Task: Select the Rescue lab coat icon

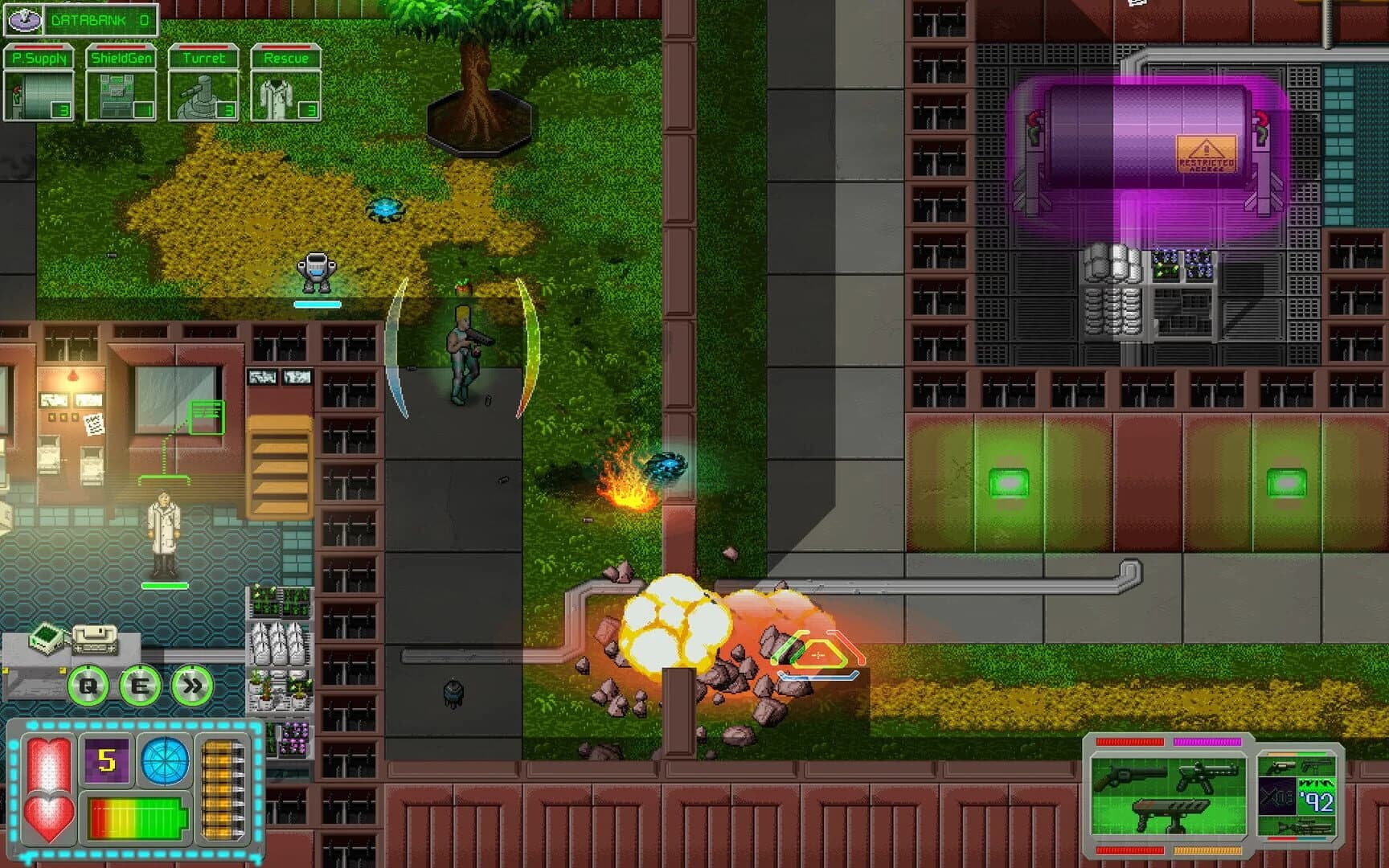Action: 284,91
